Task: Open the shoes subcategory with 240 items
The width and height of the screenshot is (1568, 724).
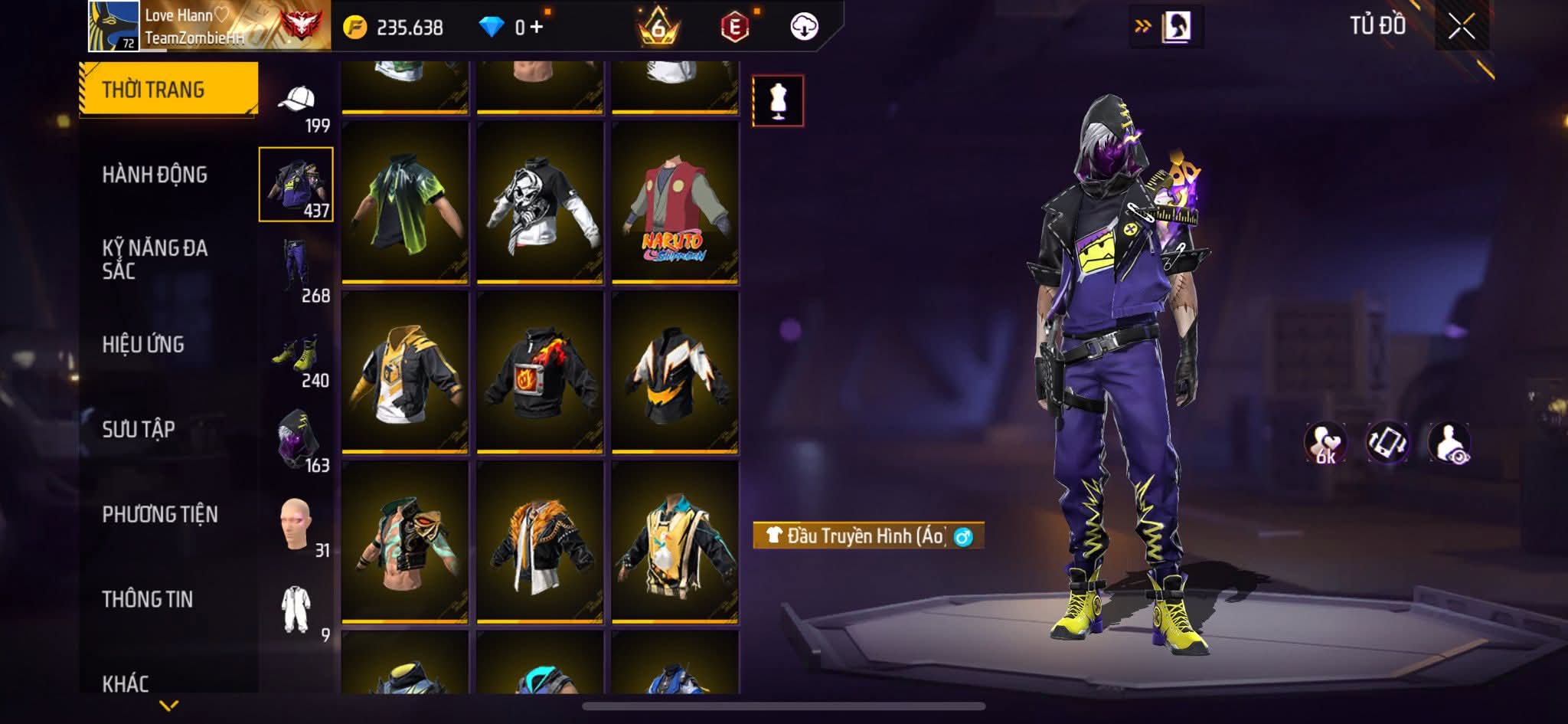Action: click(297, 356)
